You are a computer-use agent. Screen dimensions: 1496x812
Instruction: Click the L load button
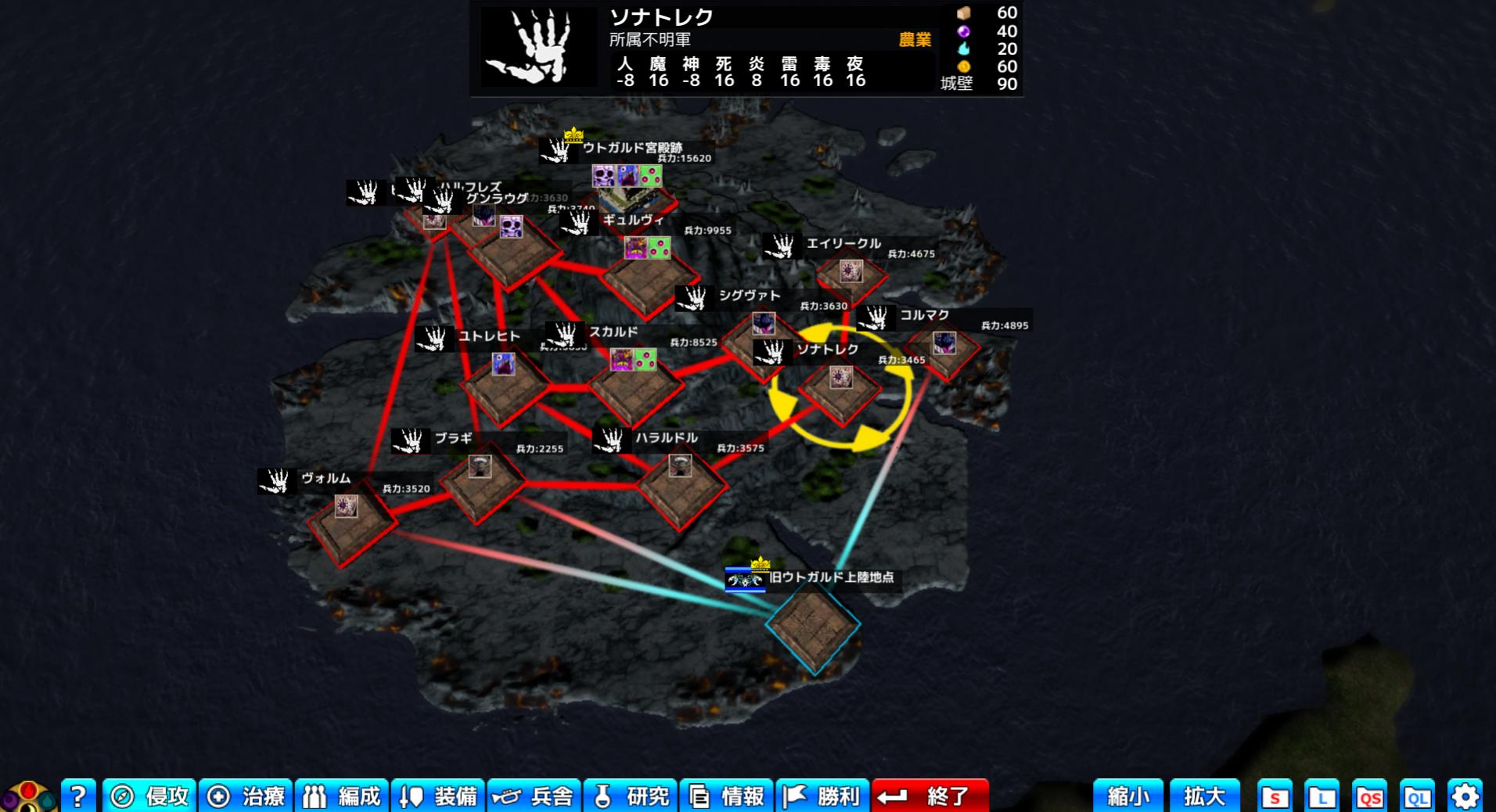[1322, 796]
